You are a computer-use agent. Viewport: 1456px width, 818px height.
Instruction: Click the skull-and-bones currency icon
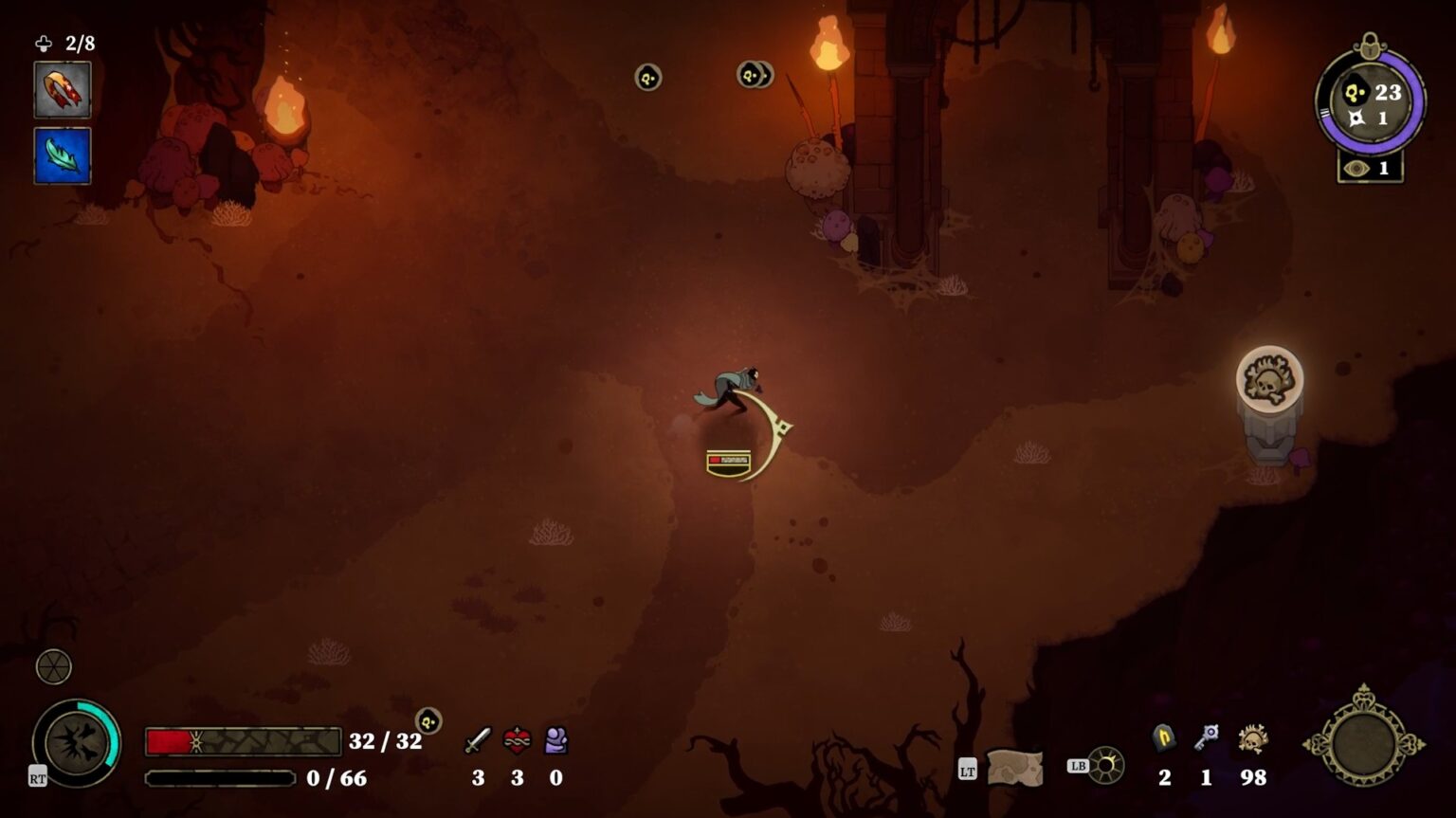1251,738
